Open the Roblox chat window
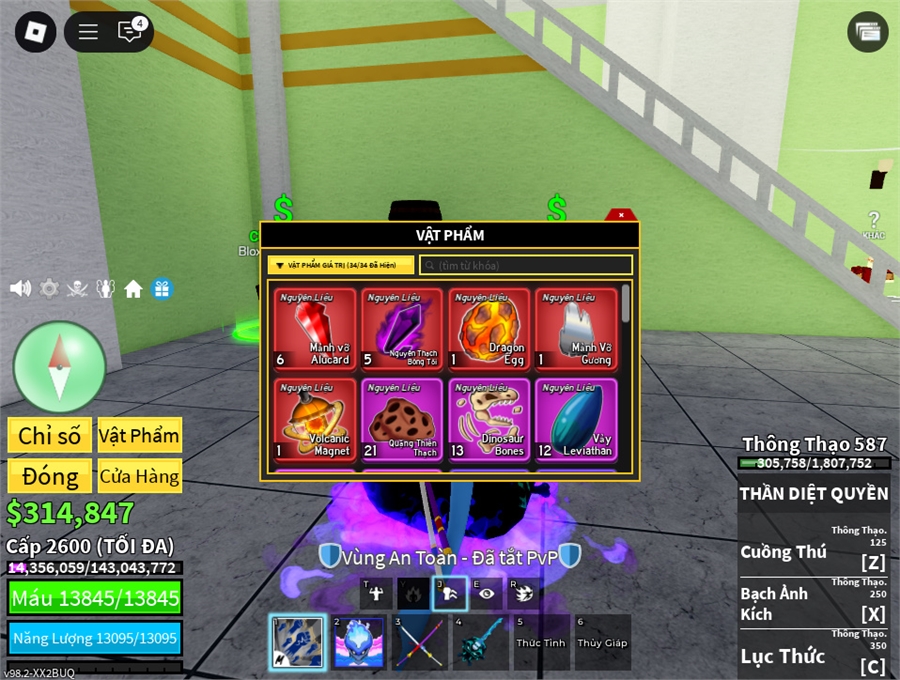Image resolution: width=900 pixels, height=680 pixels. tap(130, 32)
